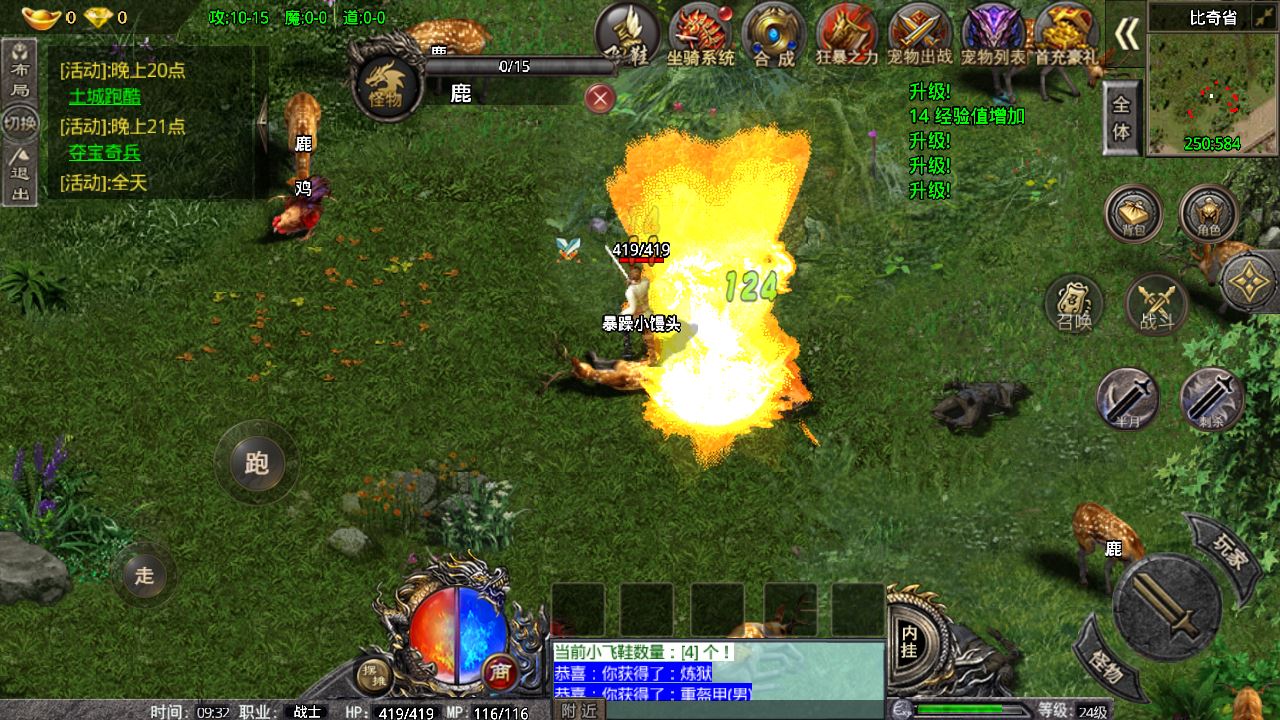Activate 狂暴之力 berserk power
Image resolution: width=1280 pixels, height=720 pixels.
(846, 33)
